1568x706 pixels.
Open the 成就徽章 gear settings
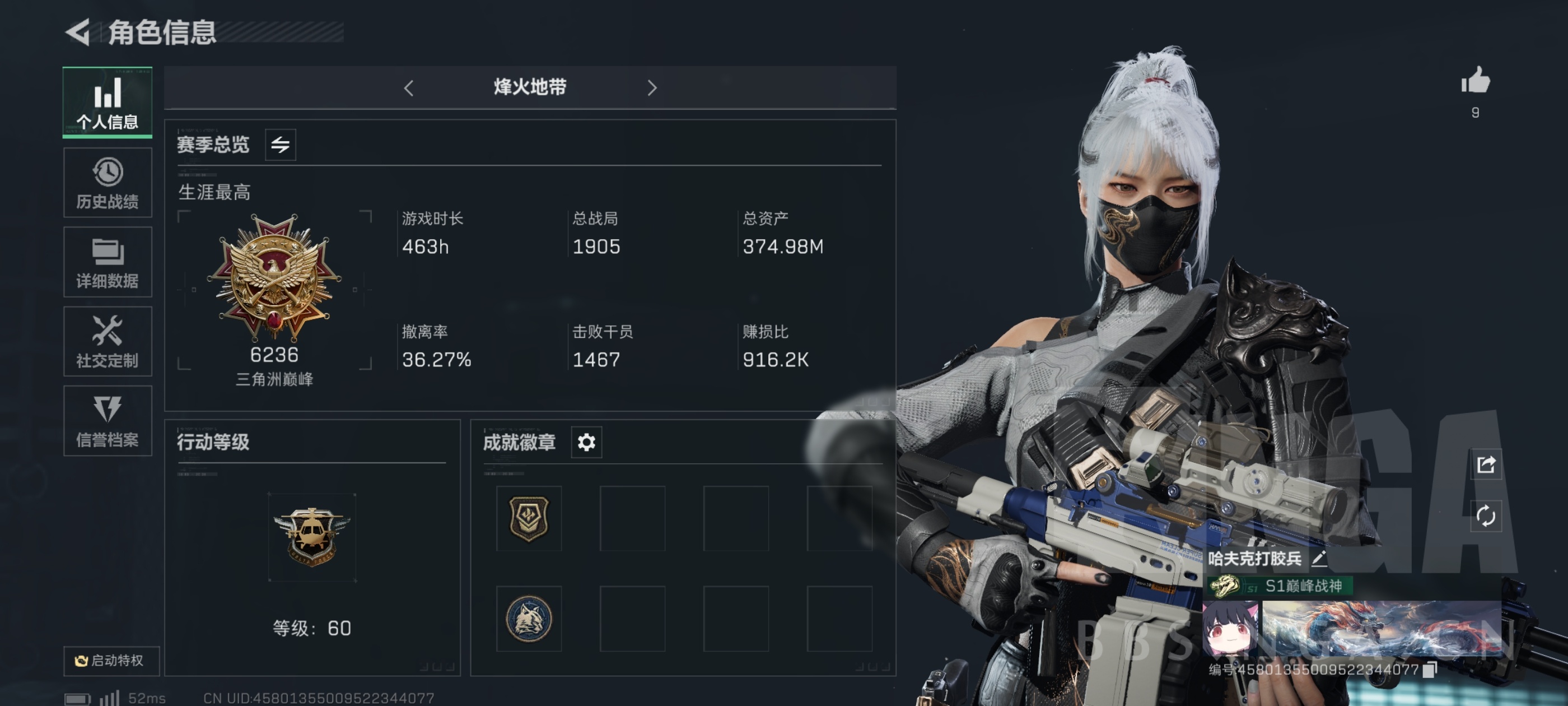click(586, 442)
